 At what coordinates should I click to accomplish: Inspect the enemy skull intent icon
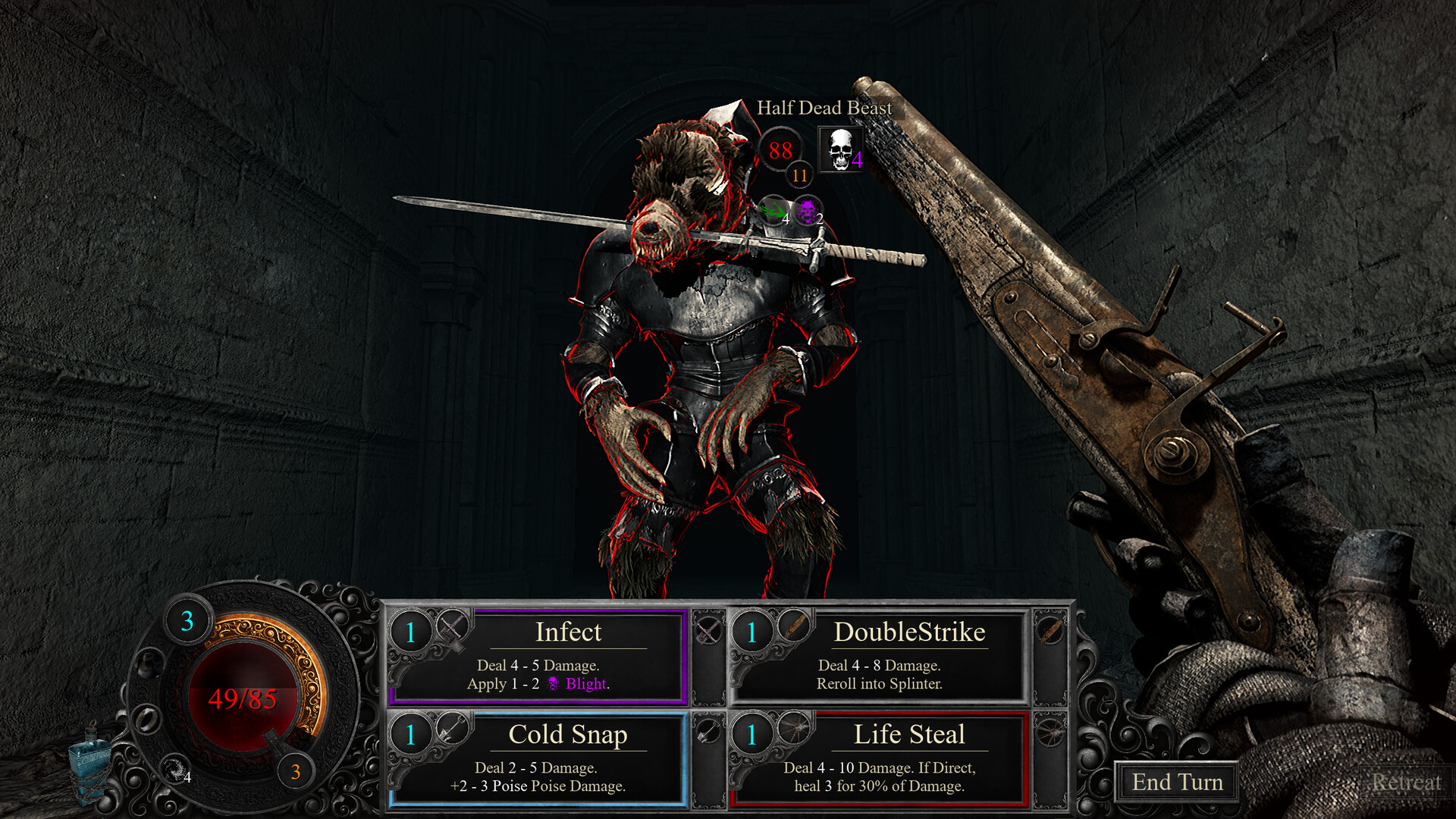click(840, 149)
